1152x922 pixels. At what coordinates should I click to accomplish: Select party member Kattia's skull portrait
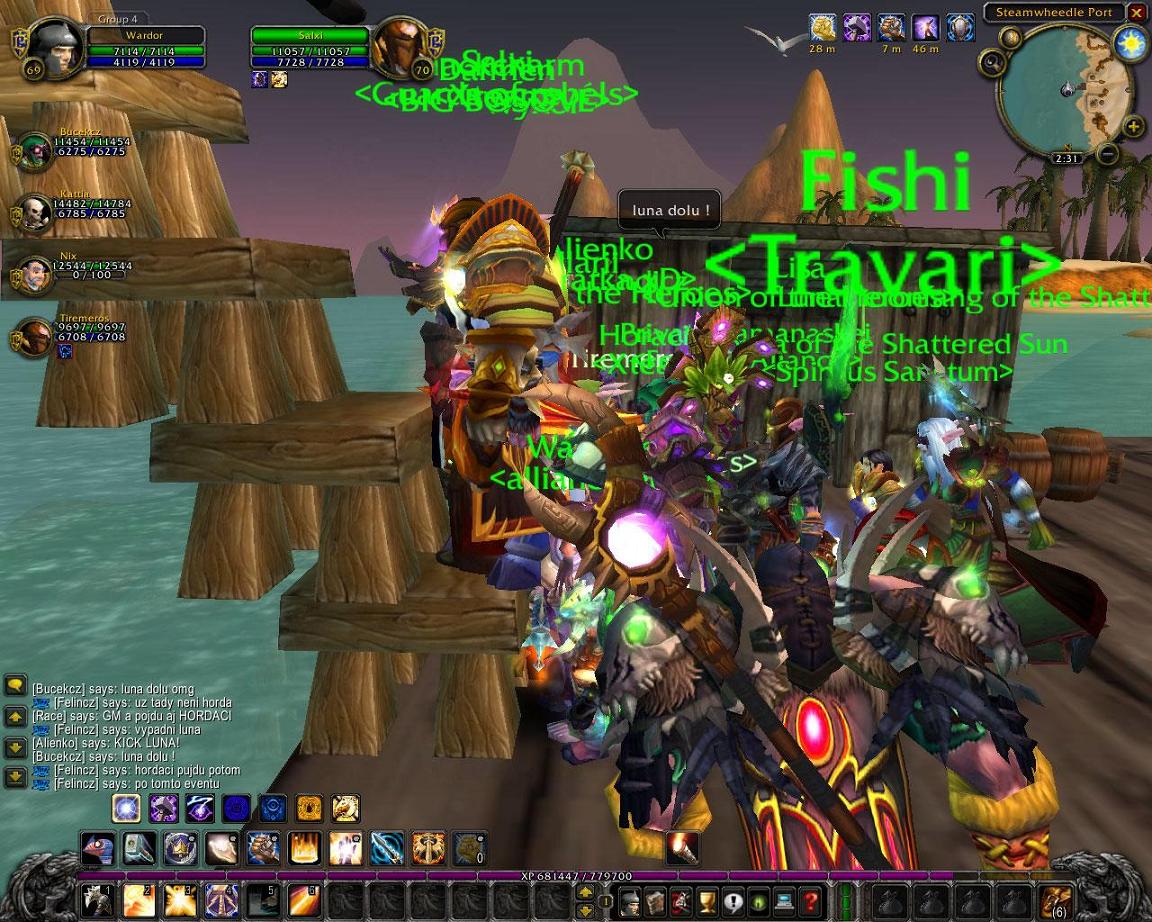tap(36, 212)
